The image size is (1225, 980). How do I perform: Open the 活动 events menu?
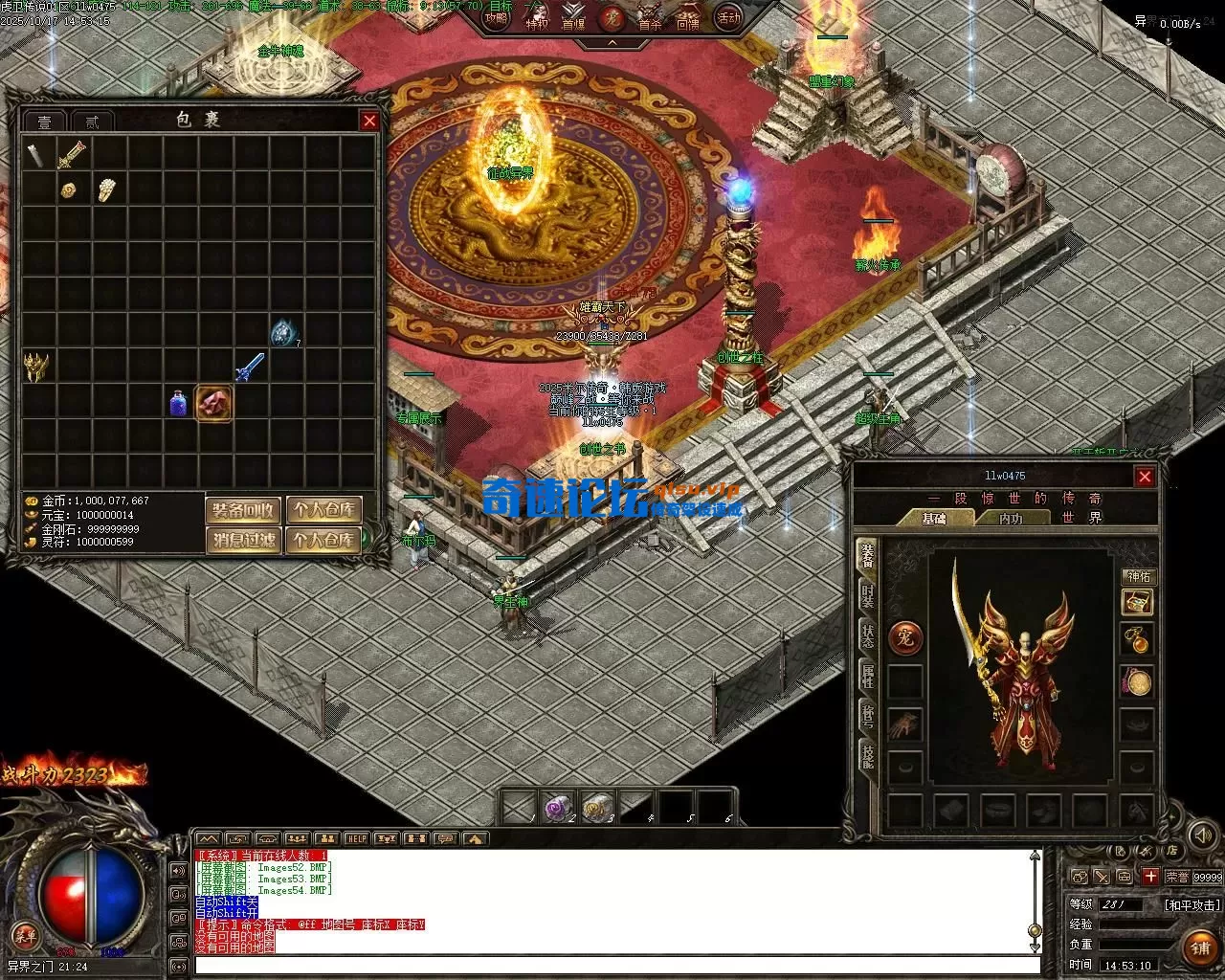pyautogui.click(x=729, y=17)
